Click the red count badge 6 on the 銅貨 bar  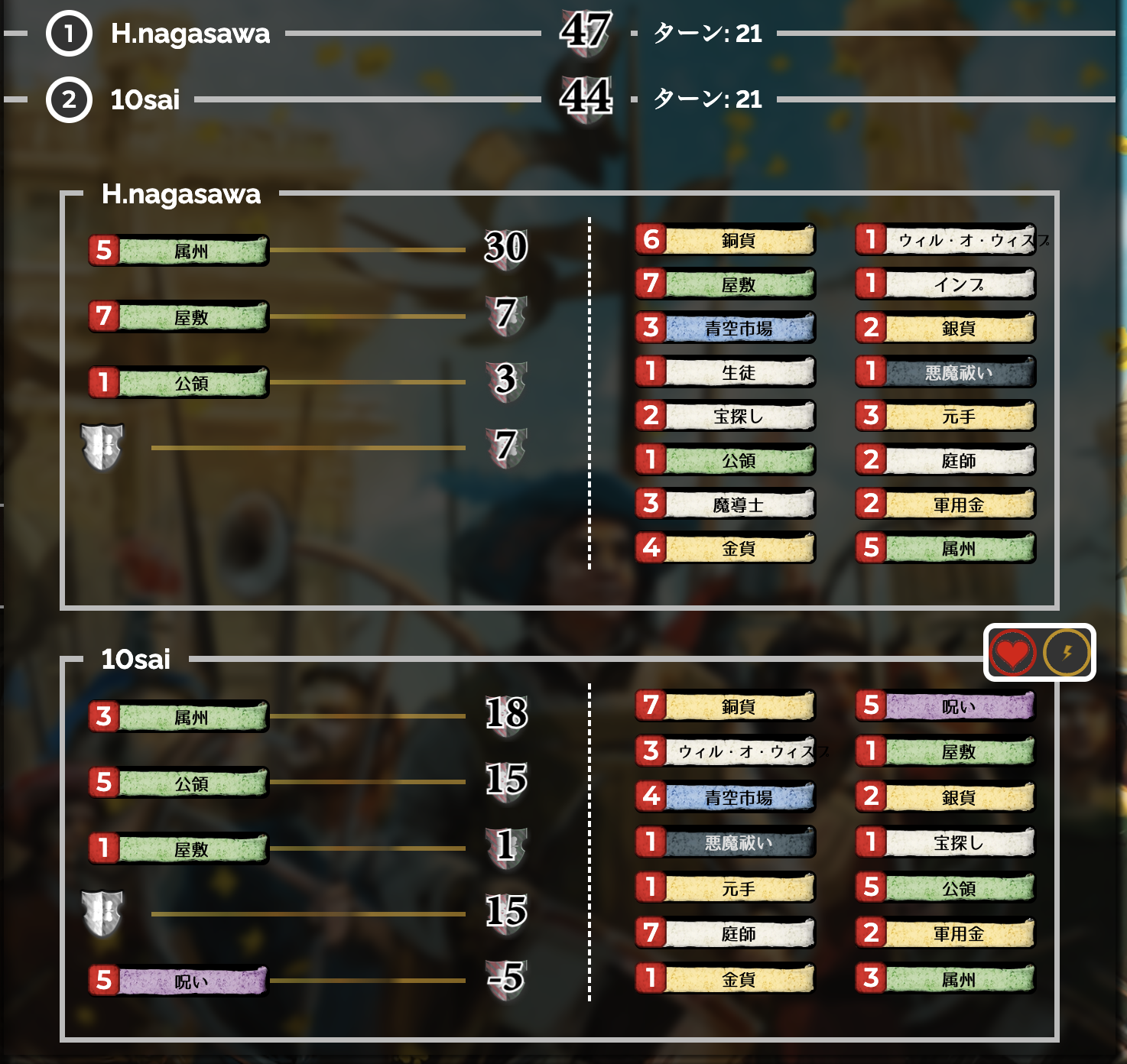[651, 239]
